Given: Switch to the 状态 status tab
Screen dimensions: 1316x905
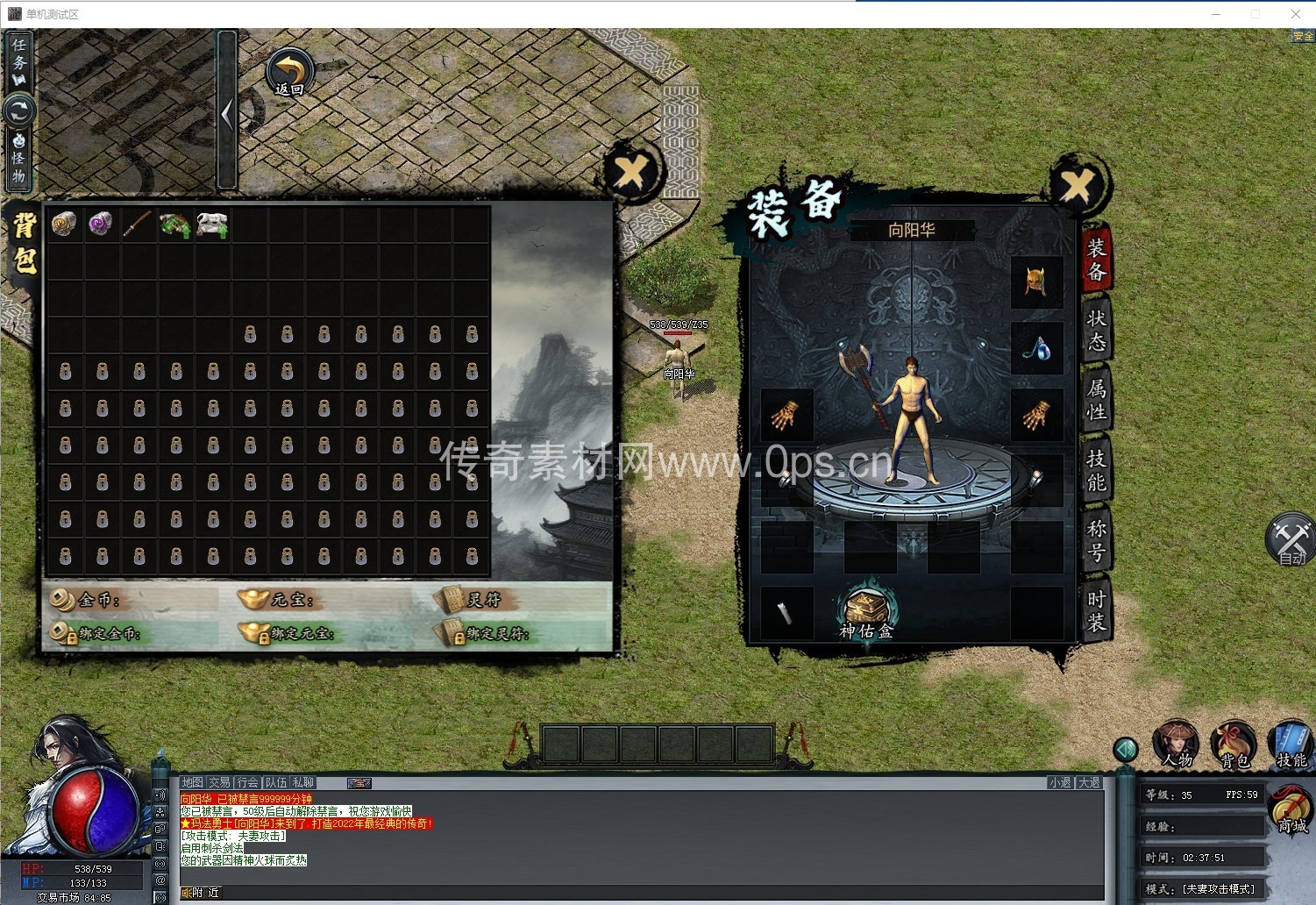Looking at the screenshot, I should (x=1096, y=330).
